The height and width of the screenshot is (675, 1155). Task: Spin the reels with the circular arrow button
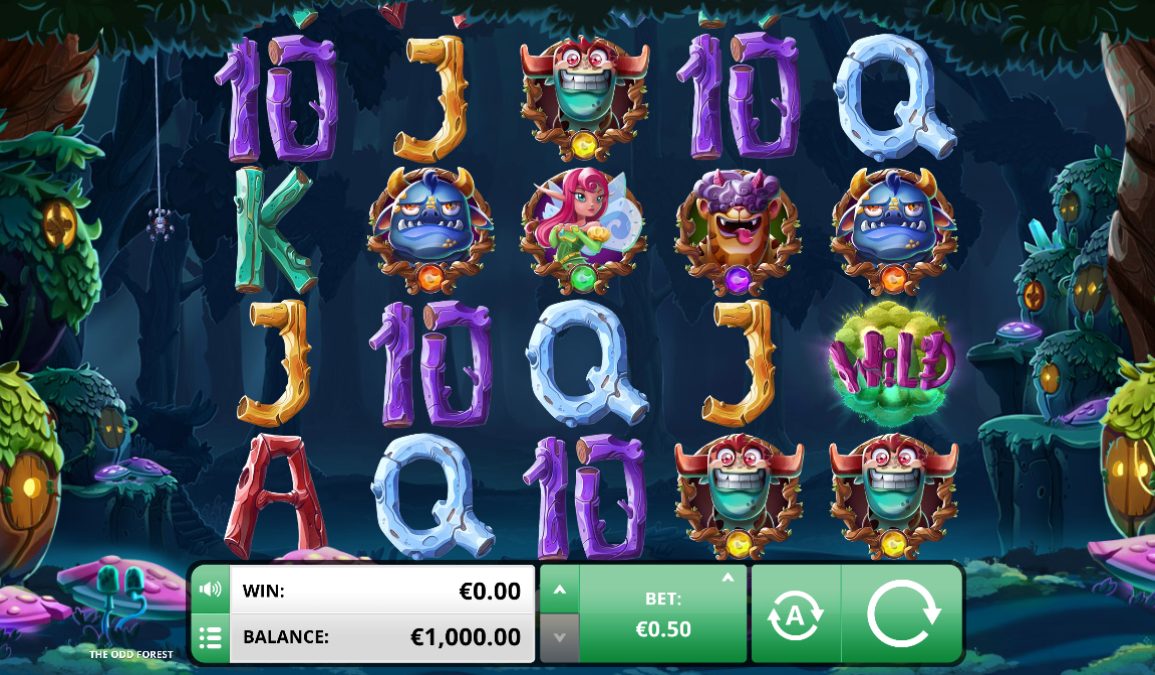(x=902, y=614)
